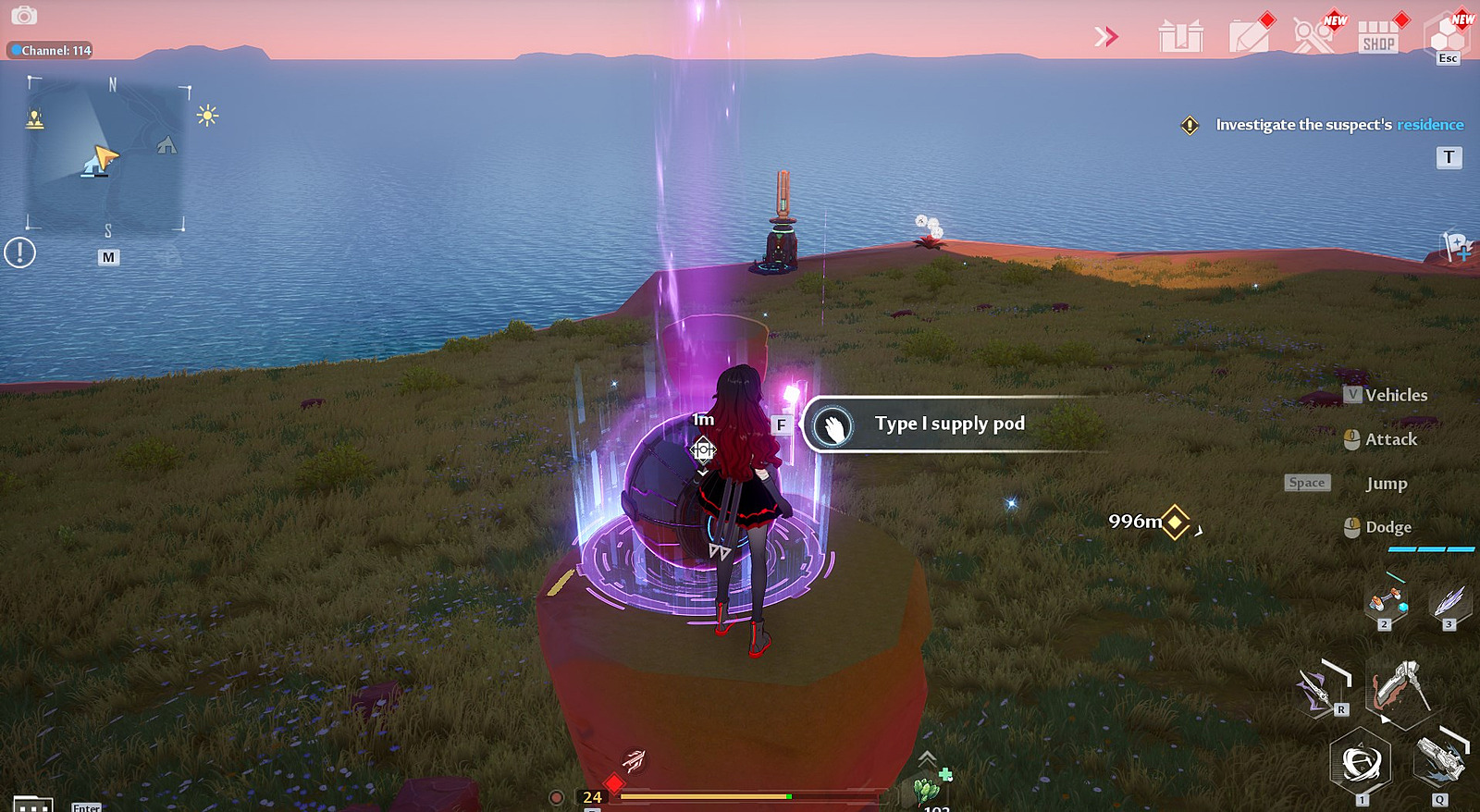The height and width of the screenshot is (812, 1480).
Task: Open the exclamation mark notice icon
Action: pos(19,252)
